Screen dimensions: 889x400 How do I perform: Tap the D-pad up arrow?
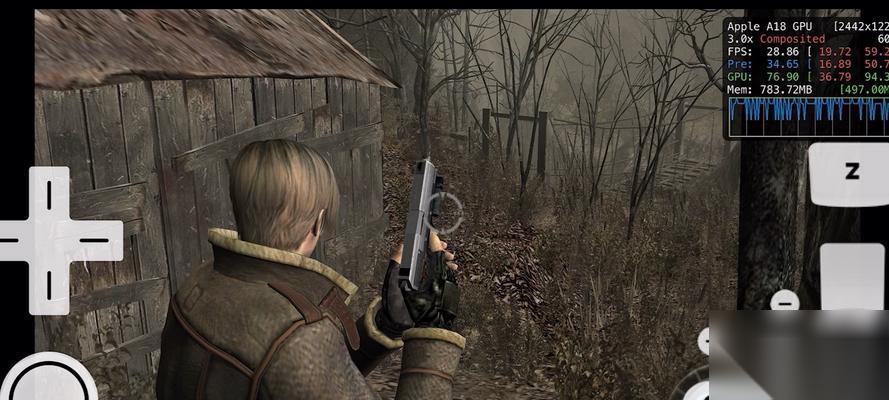click(48, 194)
